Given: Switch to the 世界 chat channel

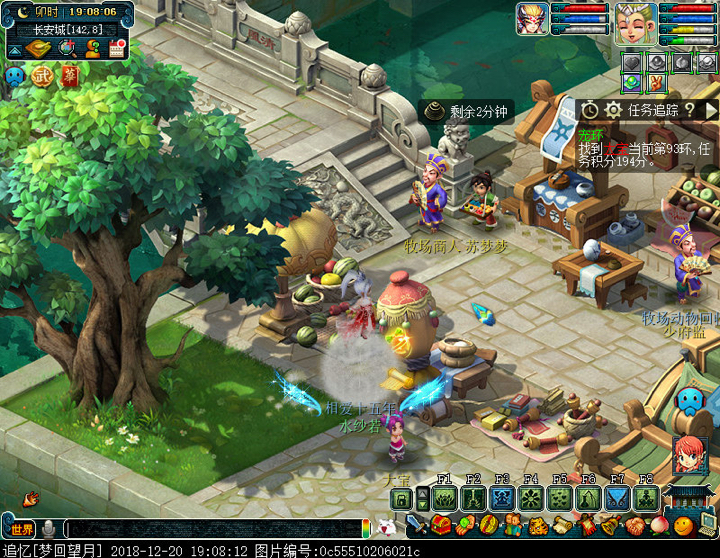Looking at the screenshot, I should 22,528.
